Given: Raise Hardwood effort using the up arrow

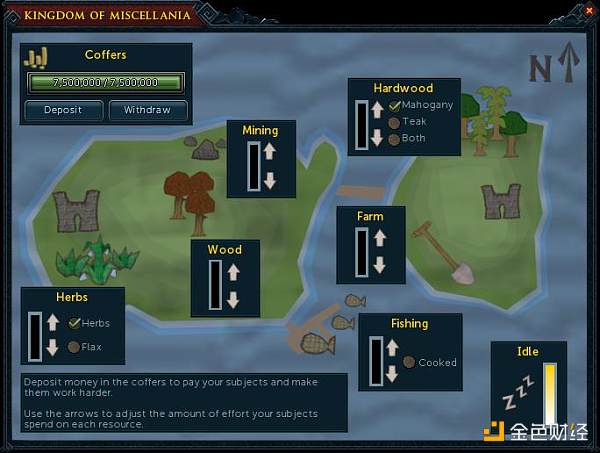Looking at the screenshot, I should [x=377, y=110].
